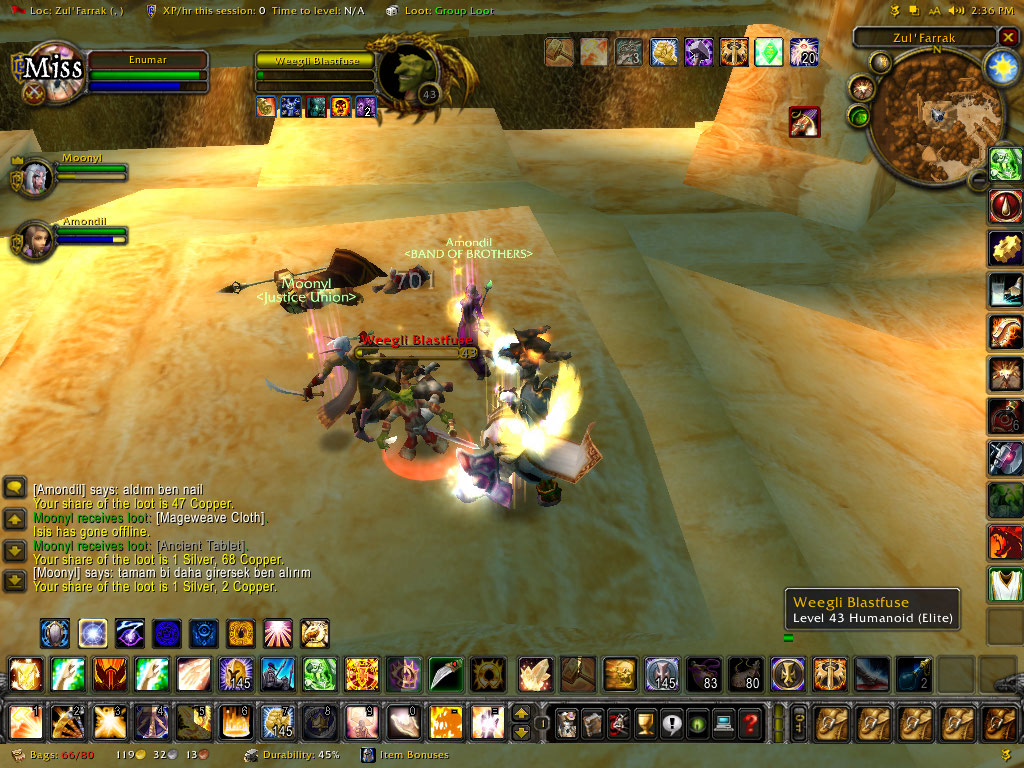Open the chat speech bubble menu button

[15, 487]
